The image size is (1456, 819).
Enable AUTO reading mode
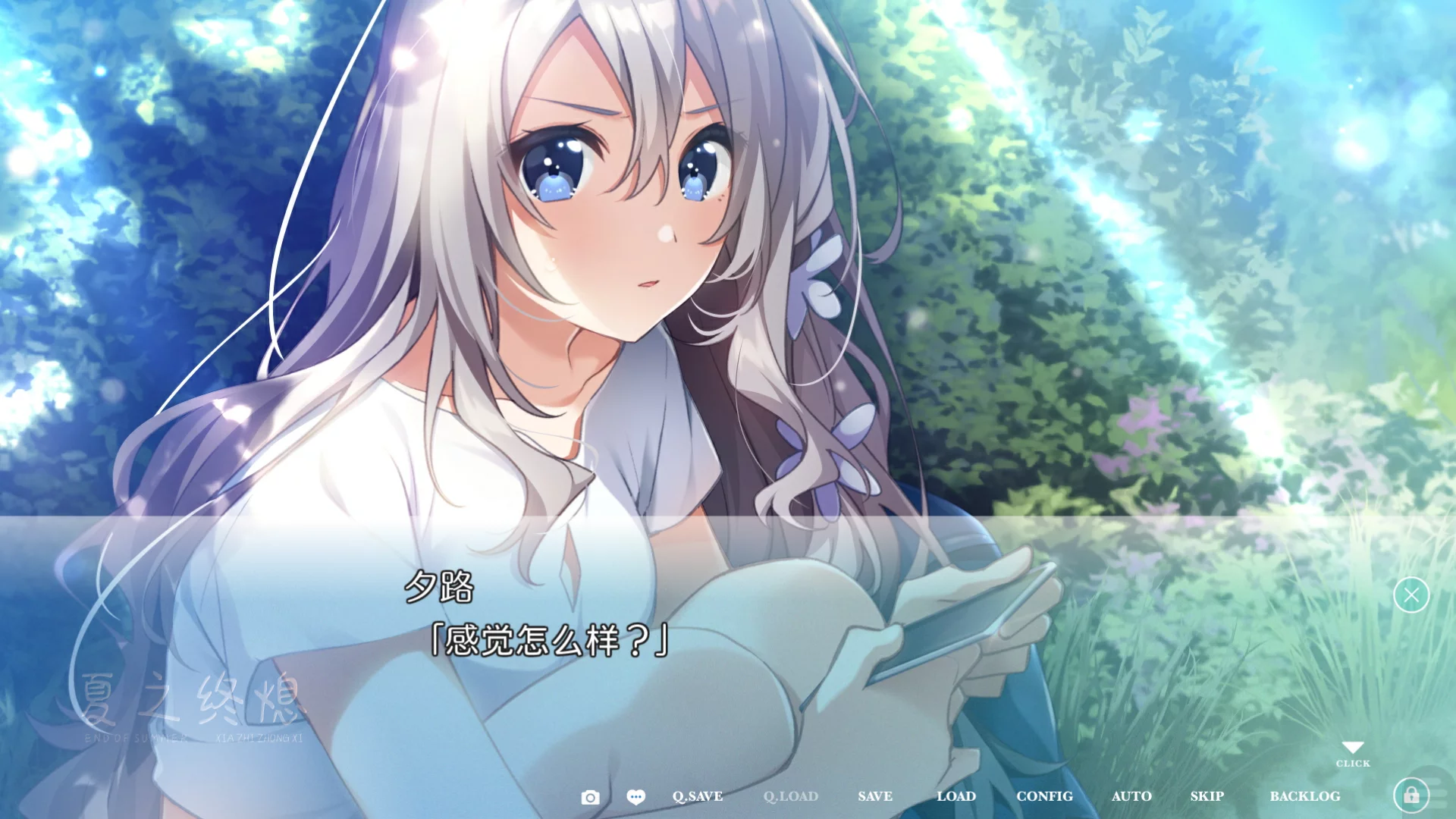pos(1131,796)
